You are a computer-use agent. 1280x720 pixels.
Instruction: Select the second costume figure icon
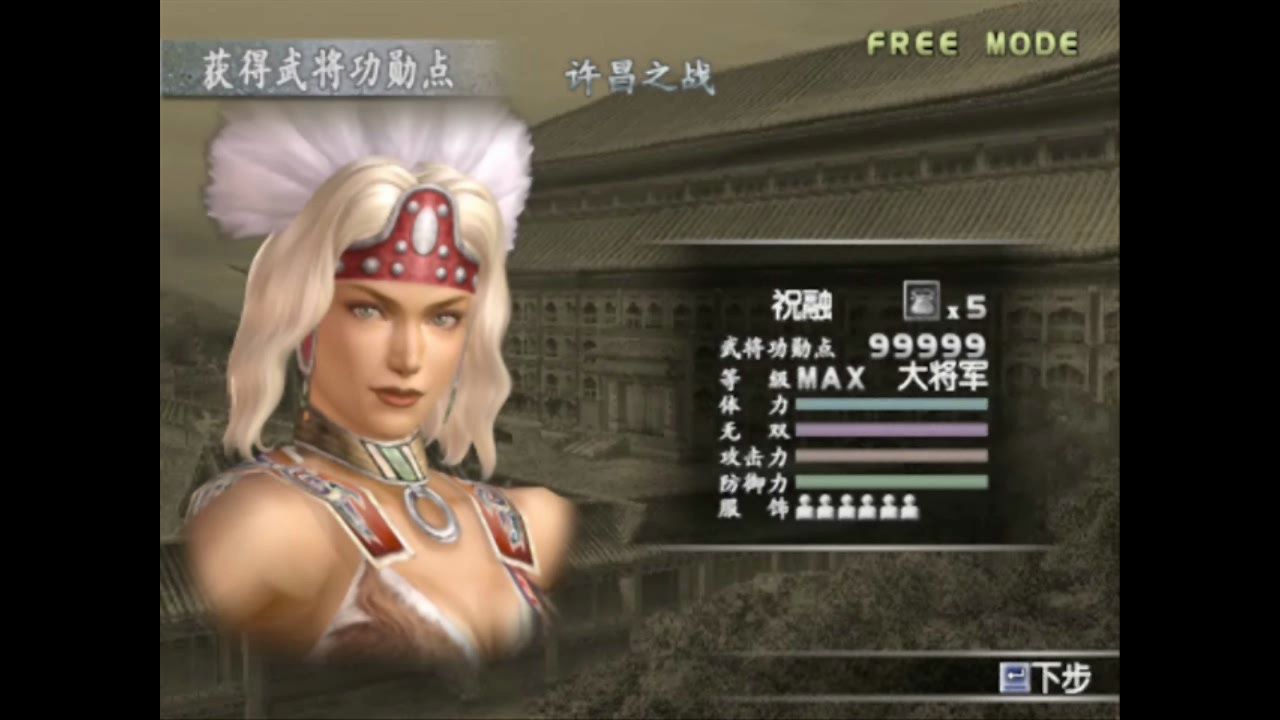(x=825, y=510)
